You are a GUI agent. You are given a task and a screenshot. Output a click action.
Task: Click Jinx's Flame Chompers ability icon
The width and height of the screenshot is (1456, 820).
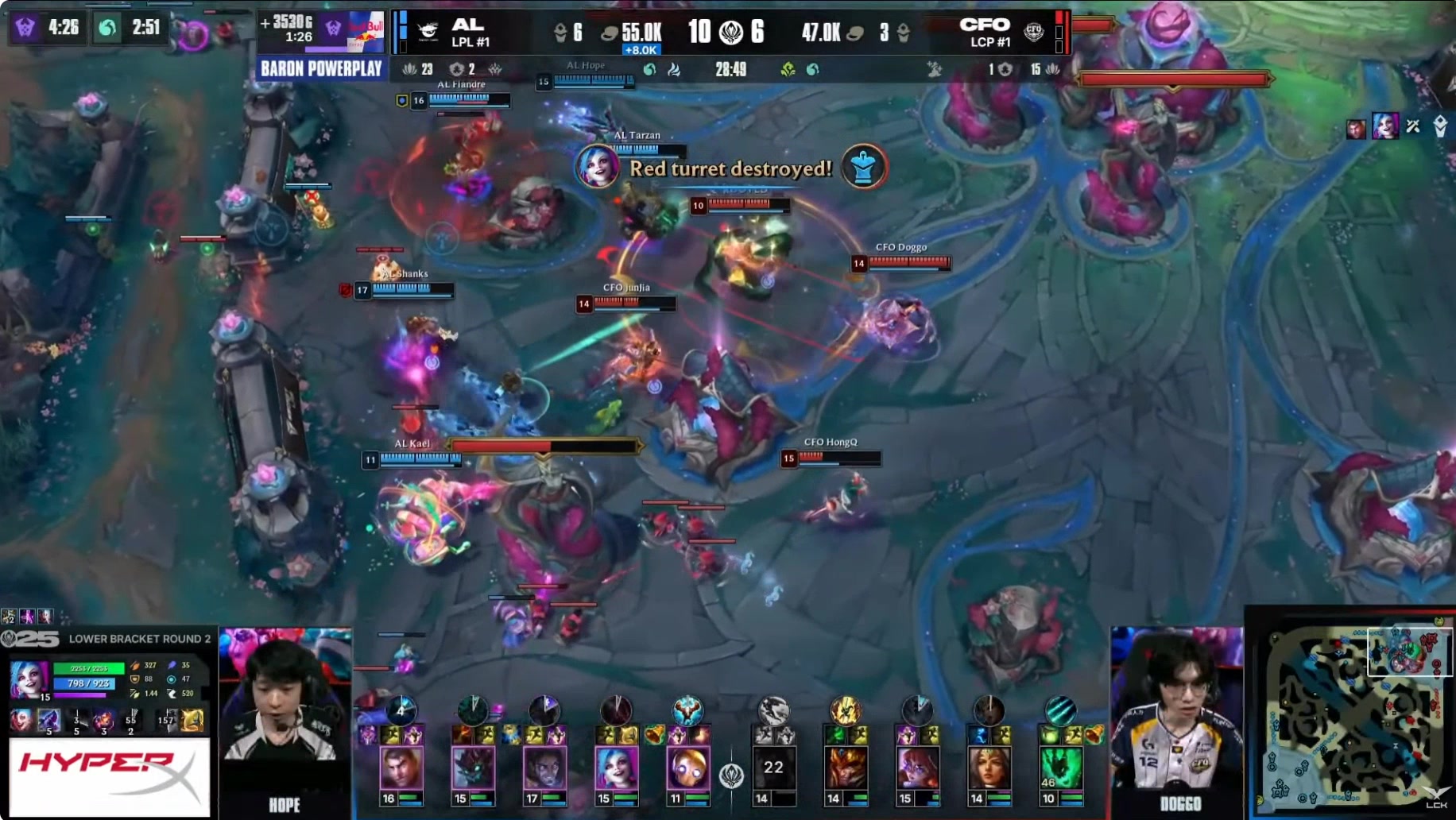[x=103, y=721]
